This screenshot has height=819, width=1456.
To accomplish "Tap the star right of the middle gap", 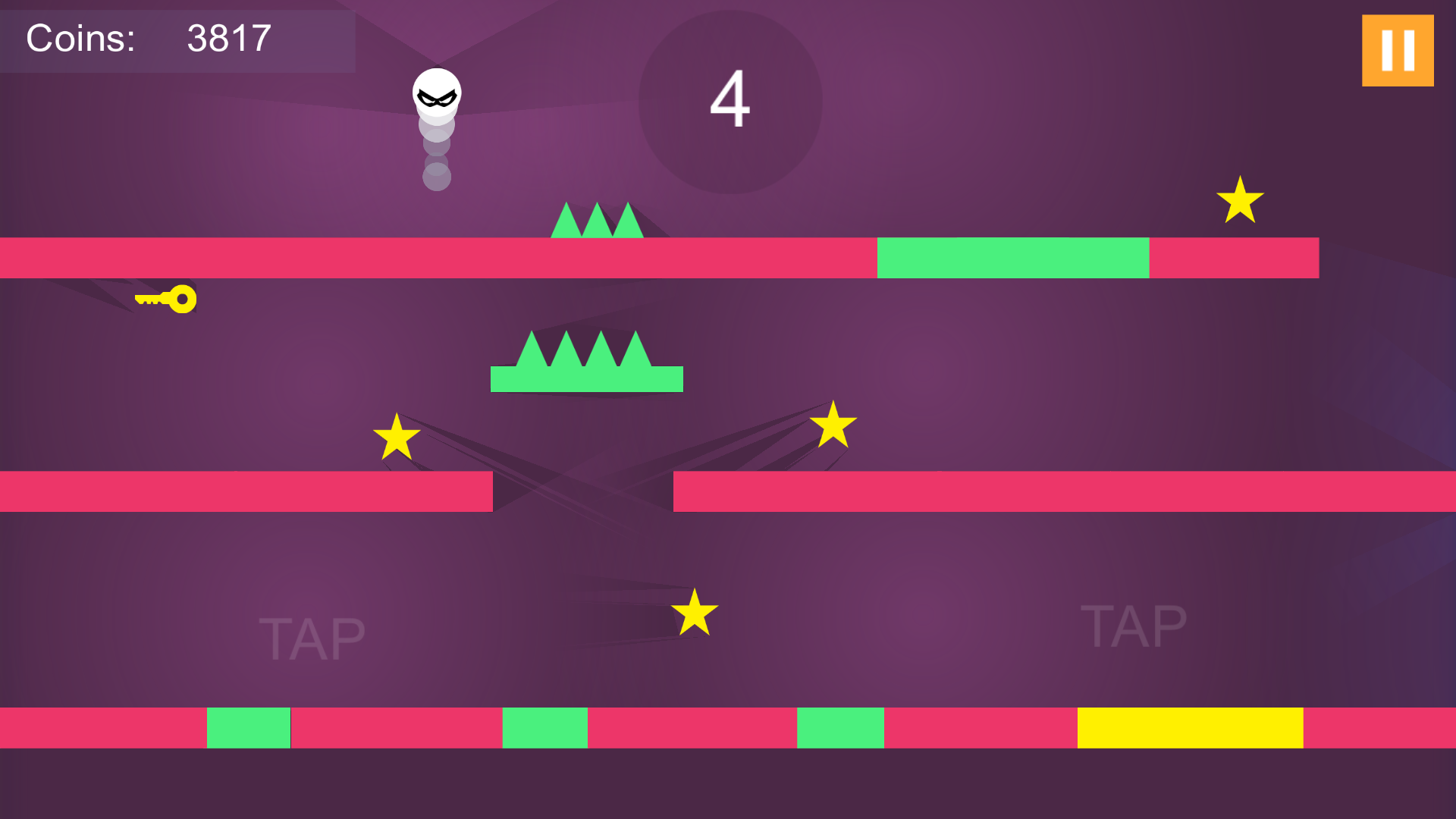I will click(x=833, y=426).
